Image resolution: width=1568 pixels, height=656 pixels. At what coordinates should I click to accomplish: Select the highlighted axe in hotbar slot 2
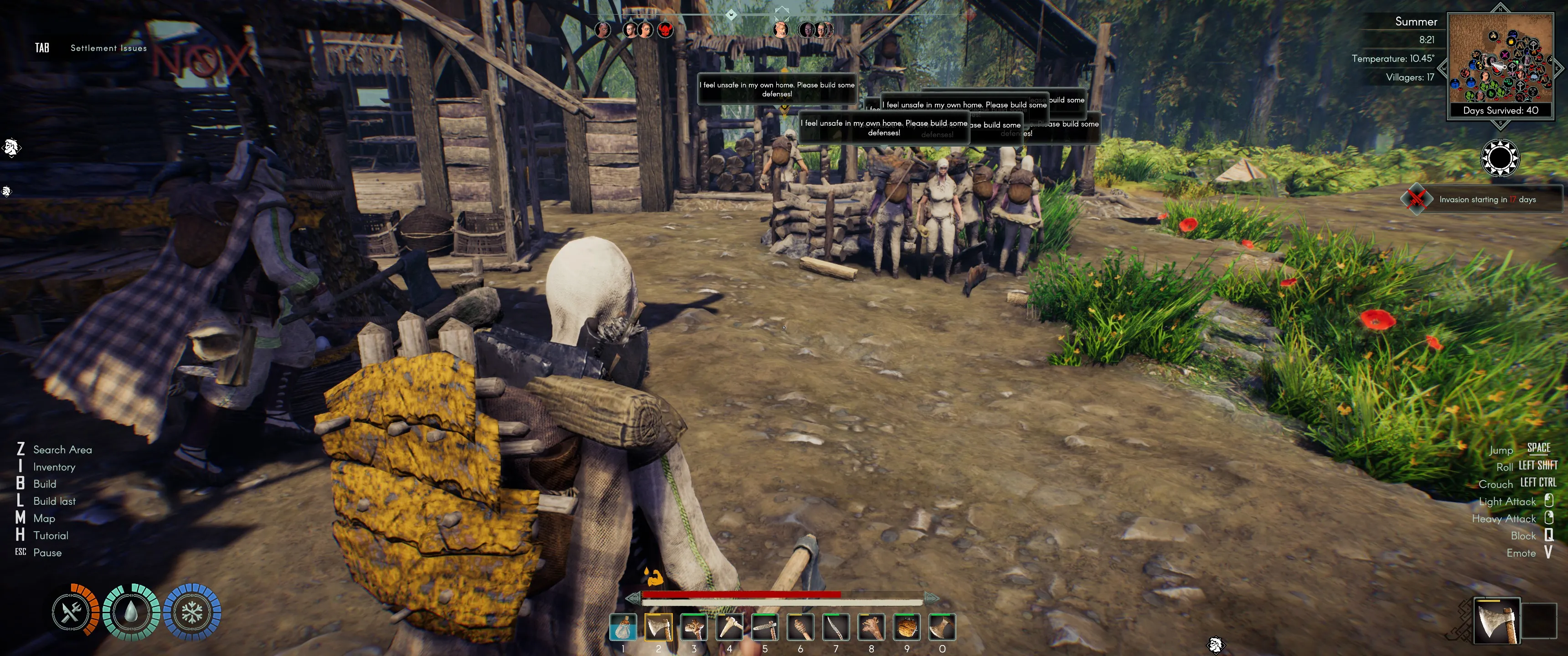point(658,627)
